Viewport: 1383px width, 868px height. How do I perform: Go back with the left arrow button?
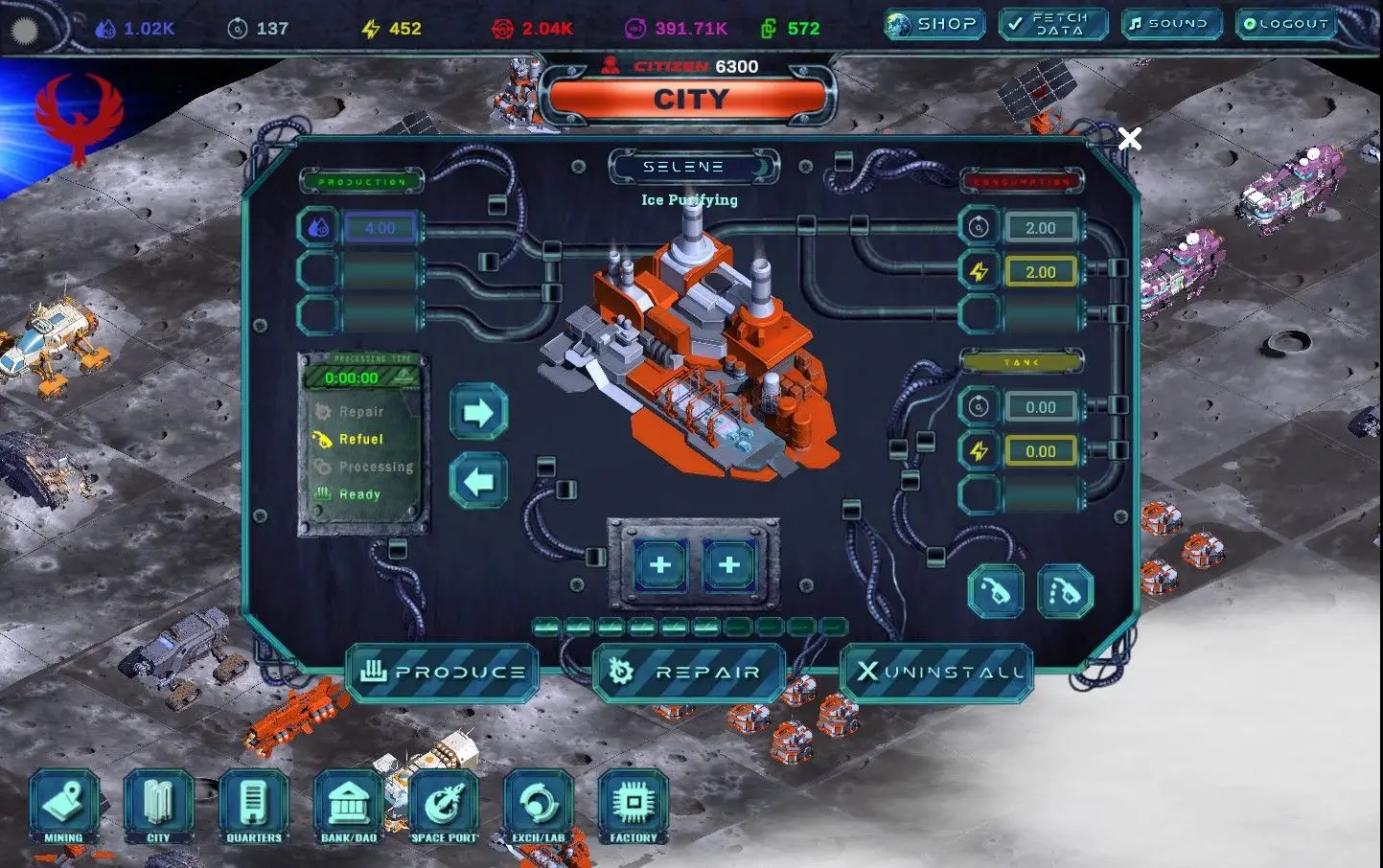(x=477, y=481)
